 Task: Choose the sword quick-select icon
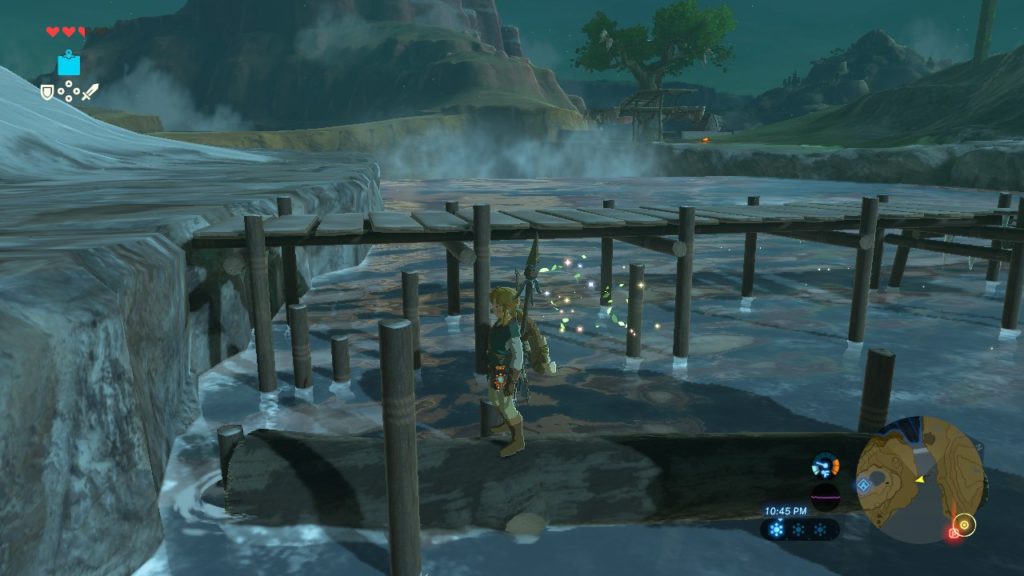pyautogui.click(x=90, y=92)
